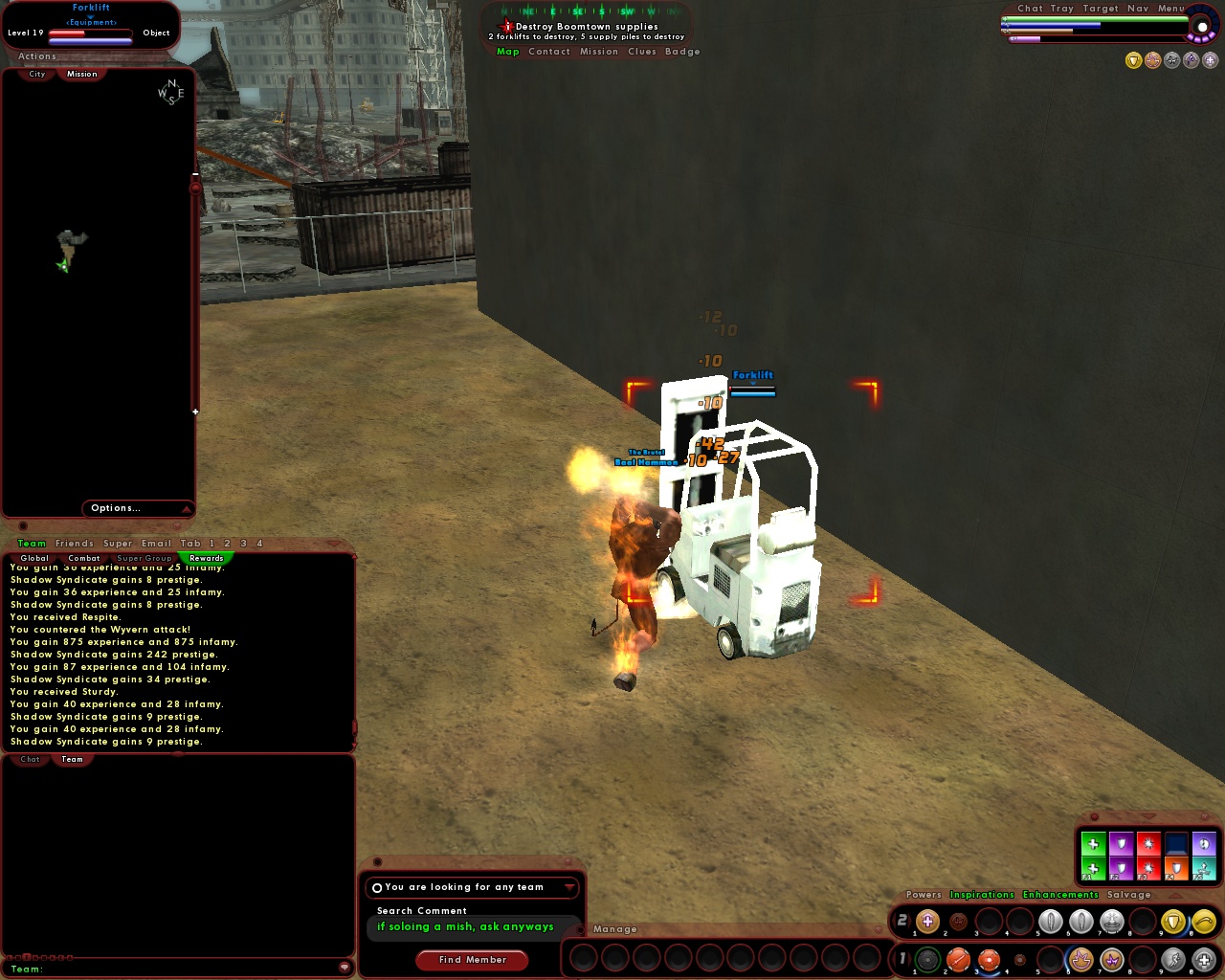Activate the flame power in tray 1 slot 6

tap(1081, 959)
